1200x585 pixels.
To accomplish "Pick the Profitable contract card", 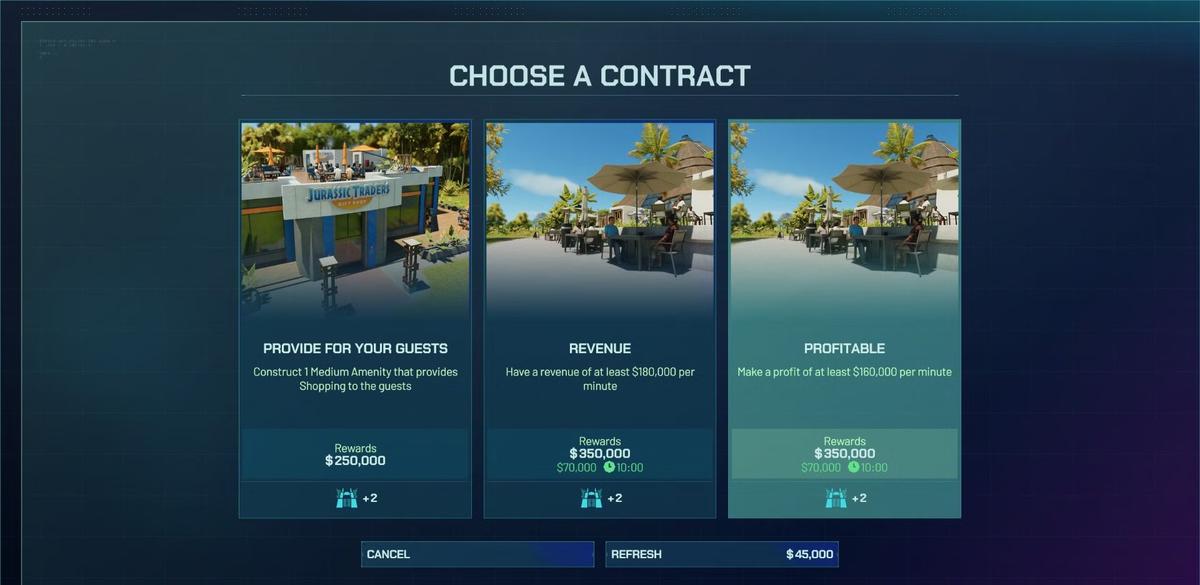I will (x=845, y=320).
